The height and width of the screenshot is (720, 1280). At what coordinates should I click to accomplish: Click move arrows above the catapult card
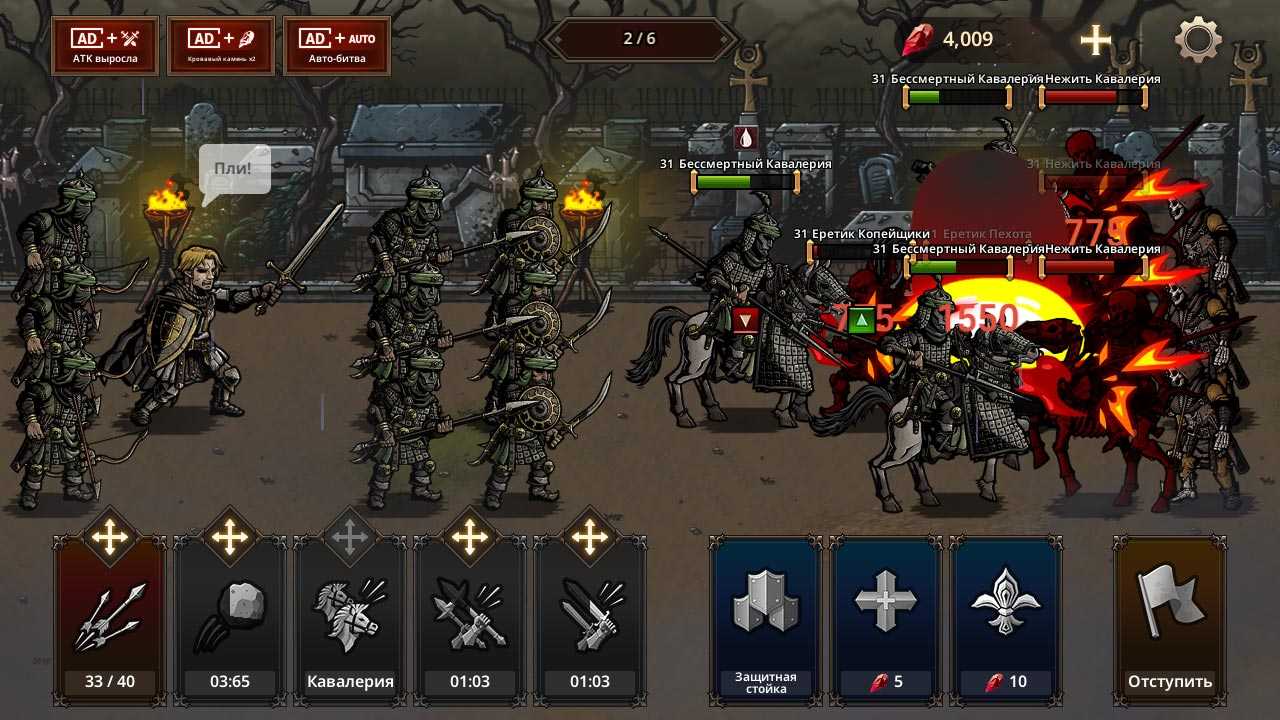[230, 538]
